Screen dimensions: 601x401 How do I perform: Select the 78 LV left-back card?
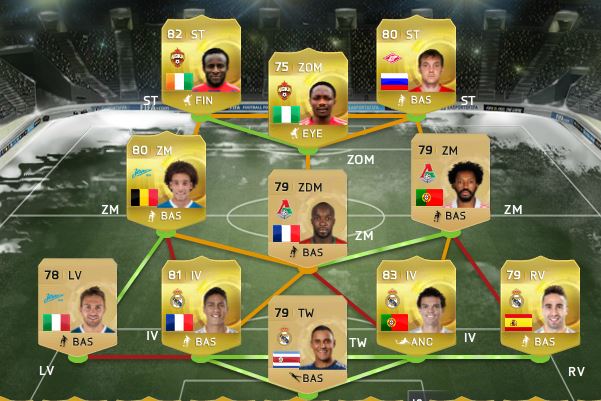77,306
